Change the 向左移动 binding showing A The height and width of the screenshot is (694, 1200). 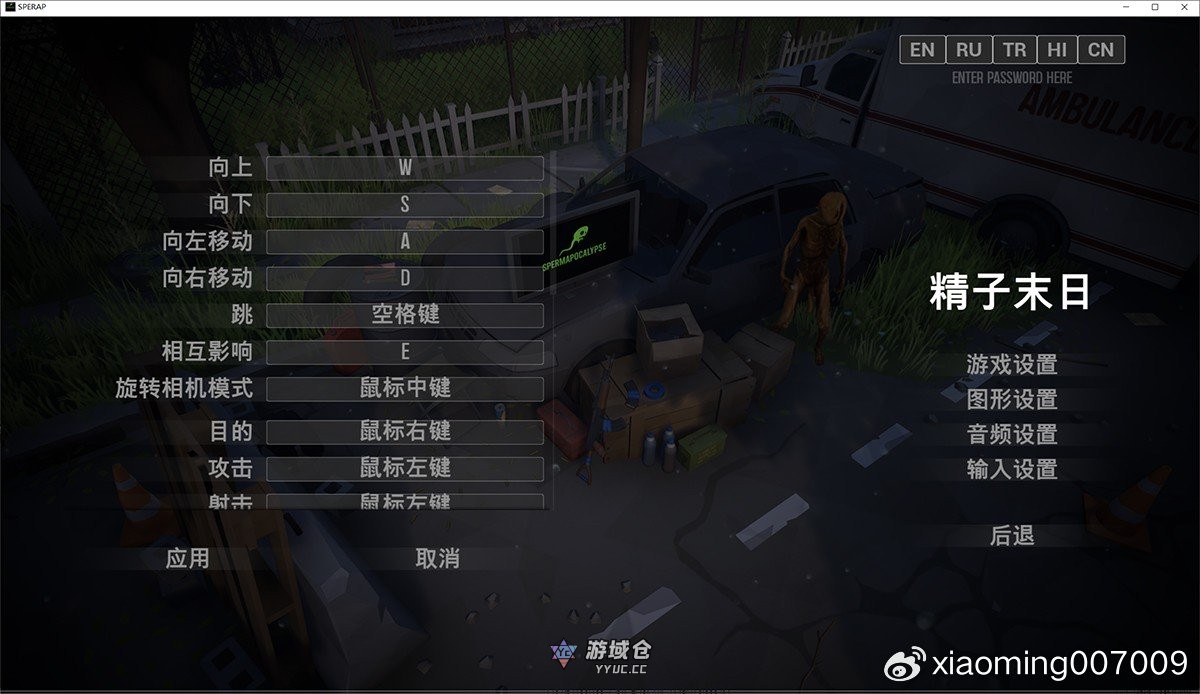point(405,241)
